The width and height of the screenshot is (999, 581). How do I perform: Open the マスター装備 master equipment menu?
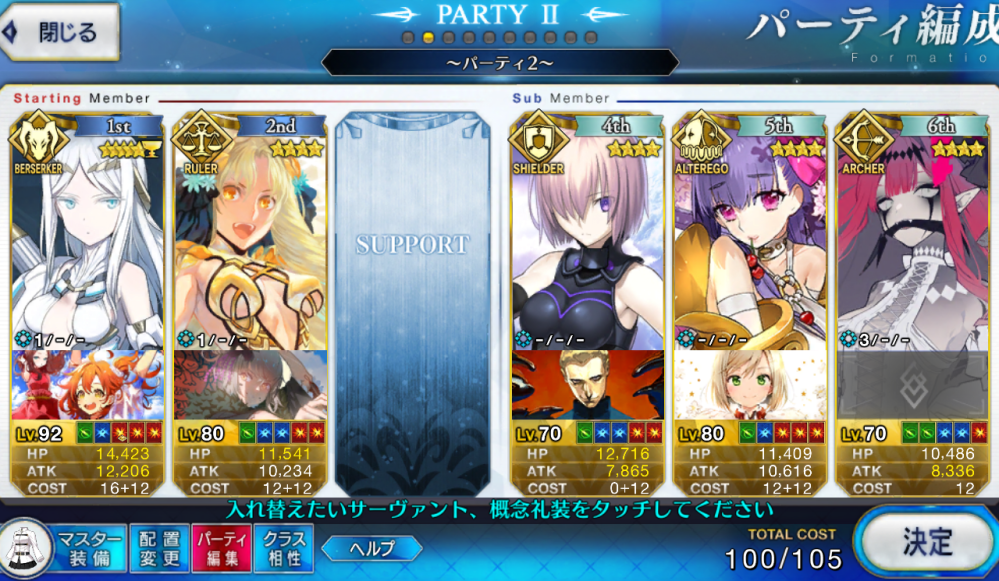90,548
